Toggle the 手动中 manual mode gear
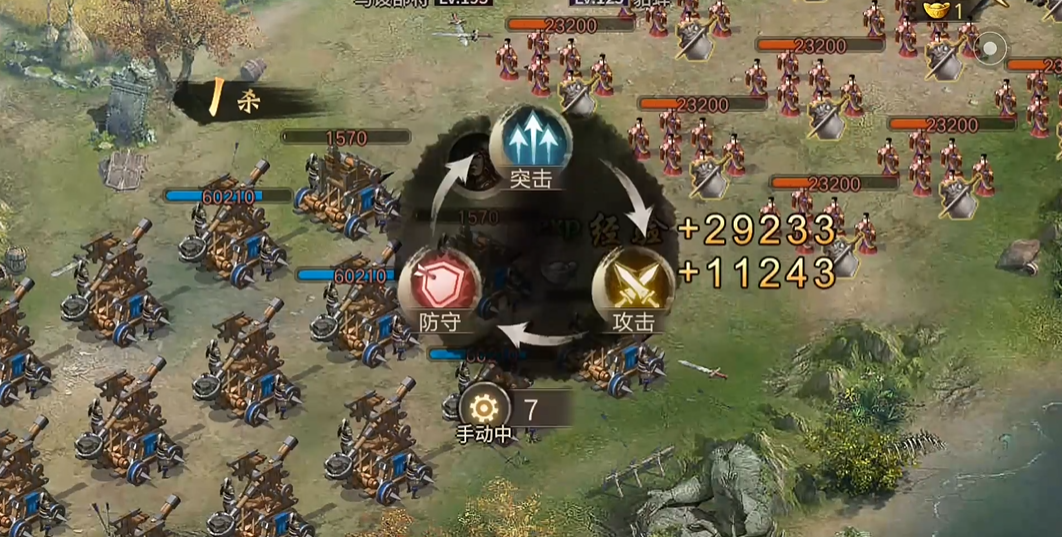1062x537 pixels. 484,409
